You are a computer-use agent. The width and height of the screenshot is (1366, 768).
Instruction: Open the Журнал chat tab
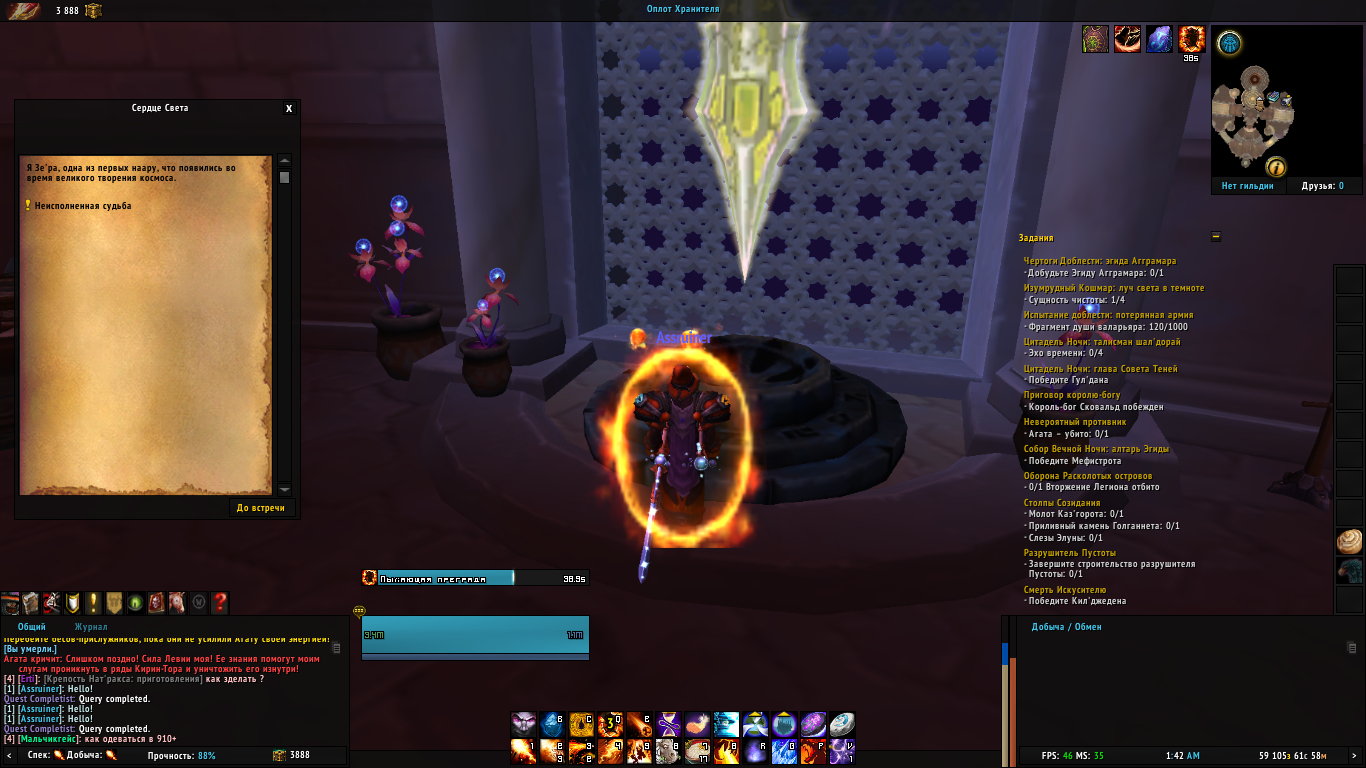click(91, 627)
